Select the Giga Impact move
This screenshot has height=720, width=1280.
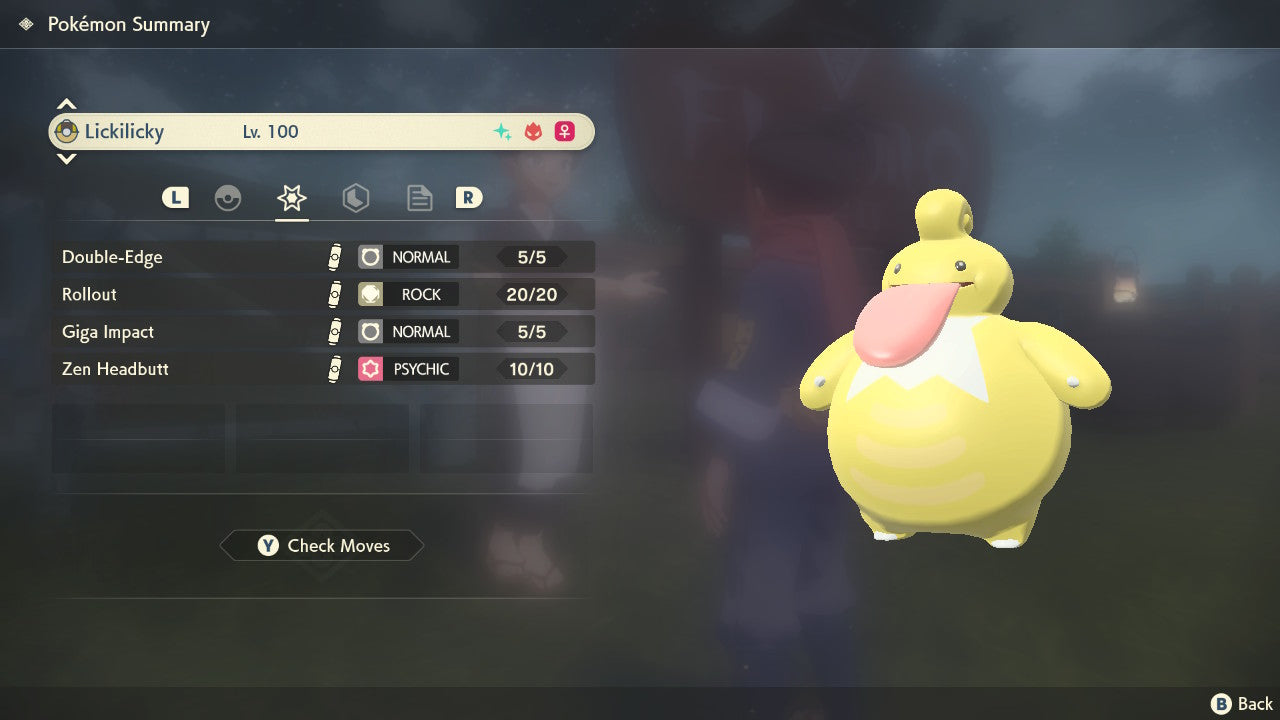(324, 332)
